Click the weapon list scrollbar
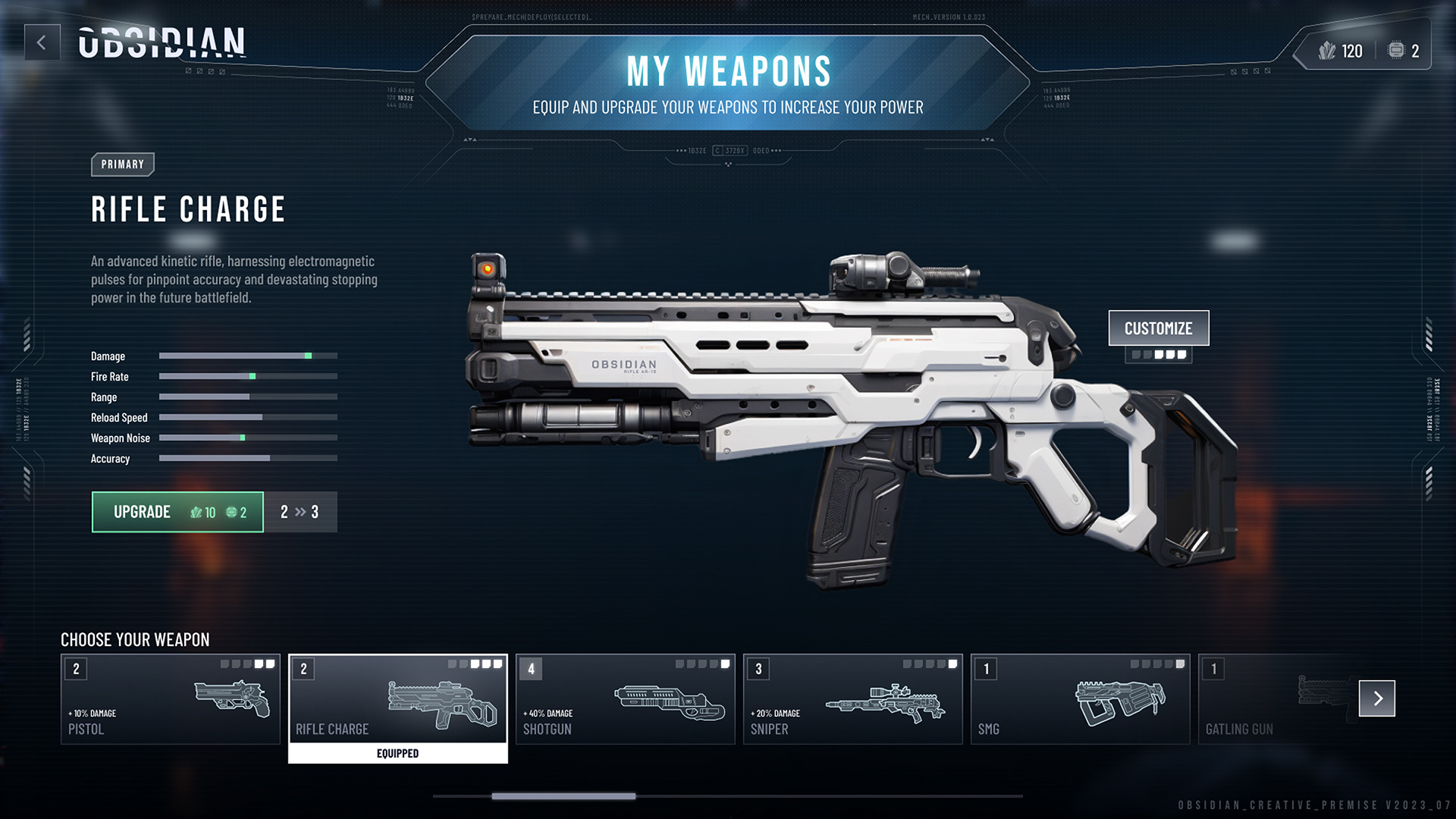1456x819 pixels. point(563,796)
